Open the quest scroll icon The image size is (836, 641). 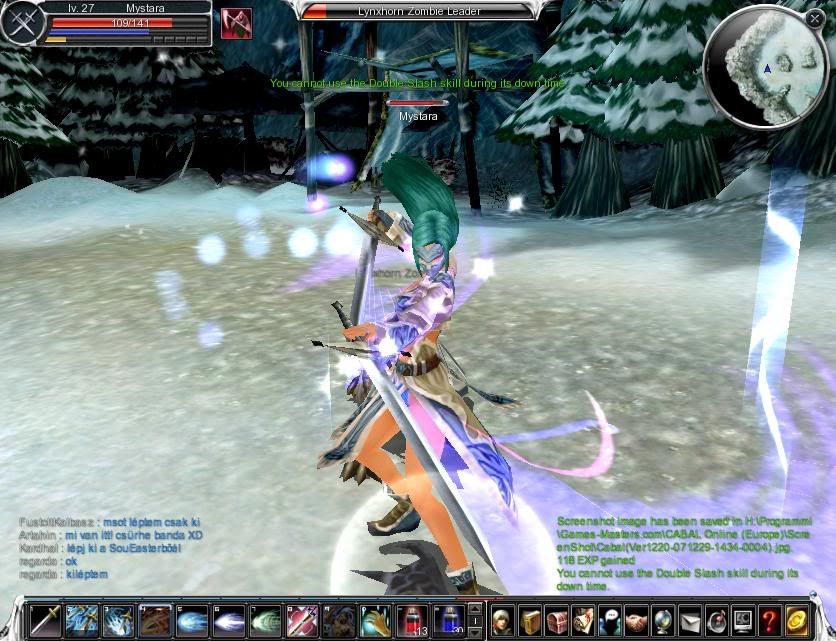pos(584,620)
